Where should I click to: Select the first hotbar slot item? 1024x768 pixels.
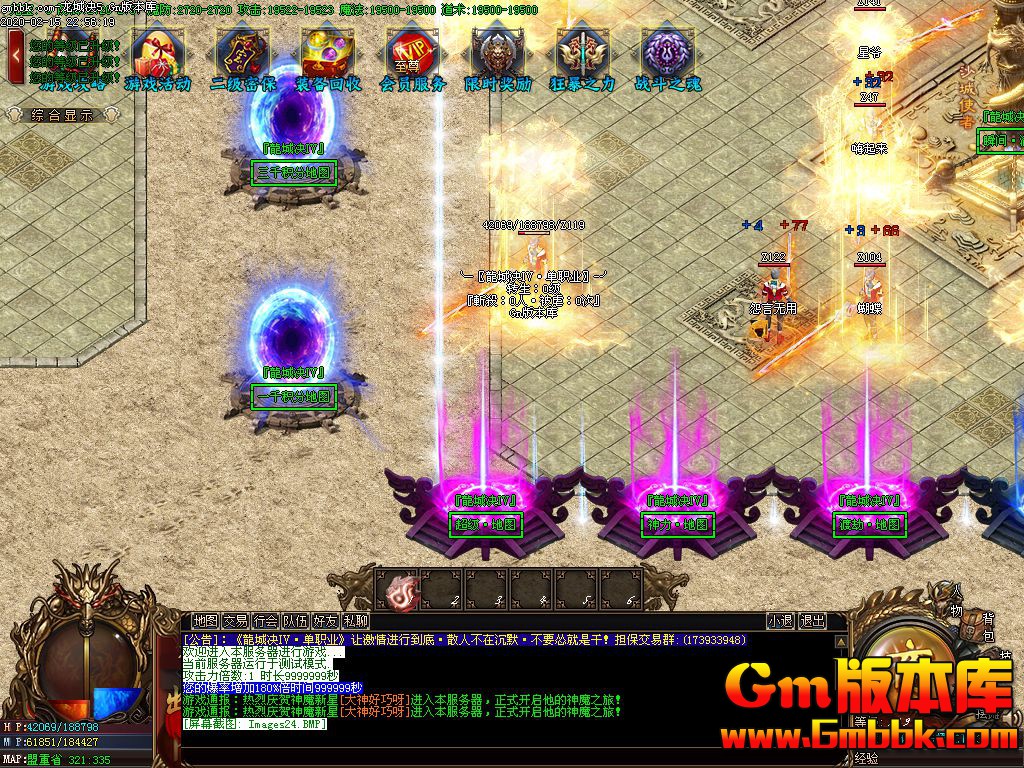400,589
